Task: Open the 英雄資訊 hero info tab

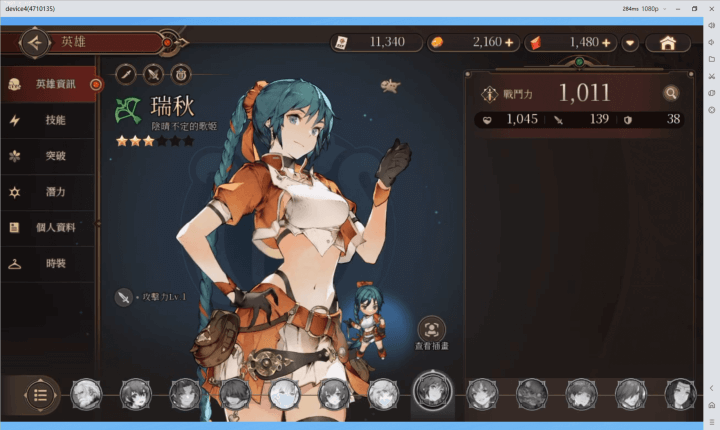Action: point(50,84)
